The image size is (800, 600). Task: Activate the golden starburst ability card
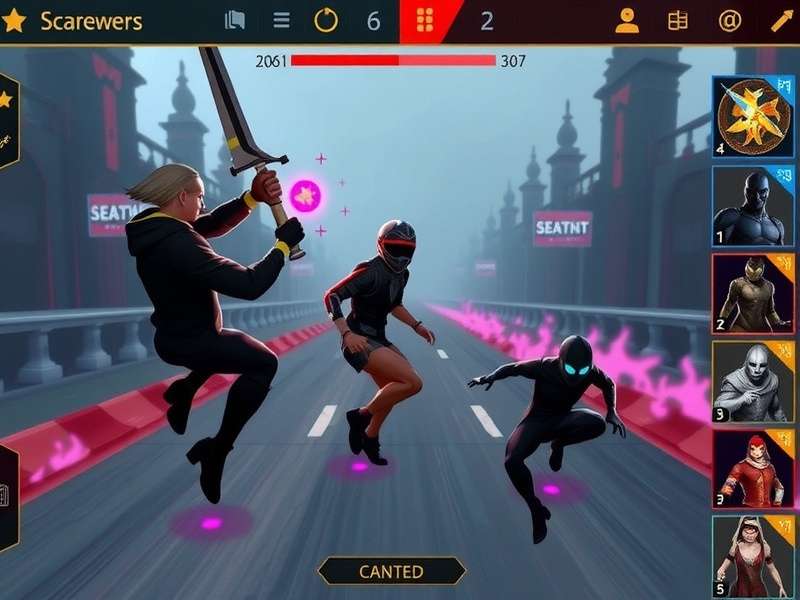pyautogui.click(x=754, y=117)
